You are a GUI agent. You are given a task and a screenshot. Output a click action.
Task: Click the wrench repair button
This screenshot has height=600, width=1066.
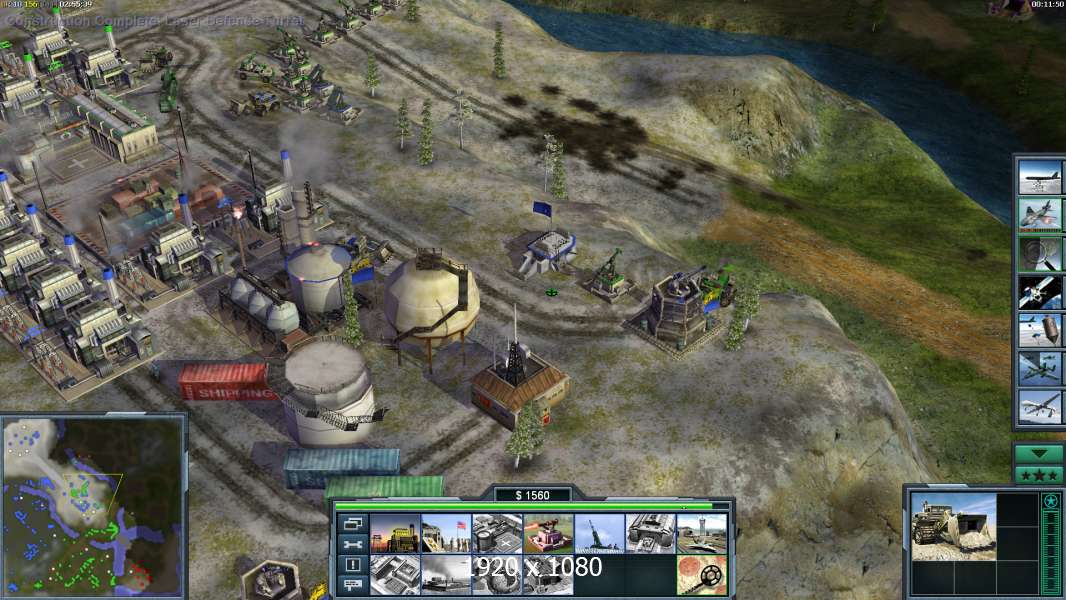point(353,544)
